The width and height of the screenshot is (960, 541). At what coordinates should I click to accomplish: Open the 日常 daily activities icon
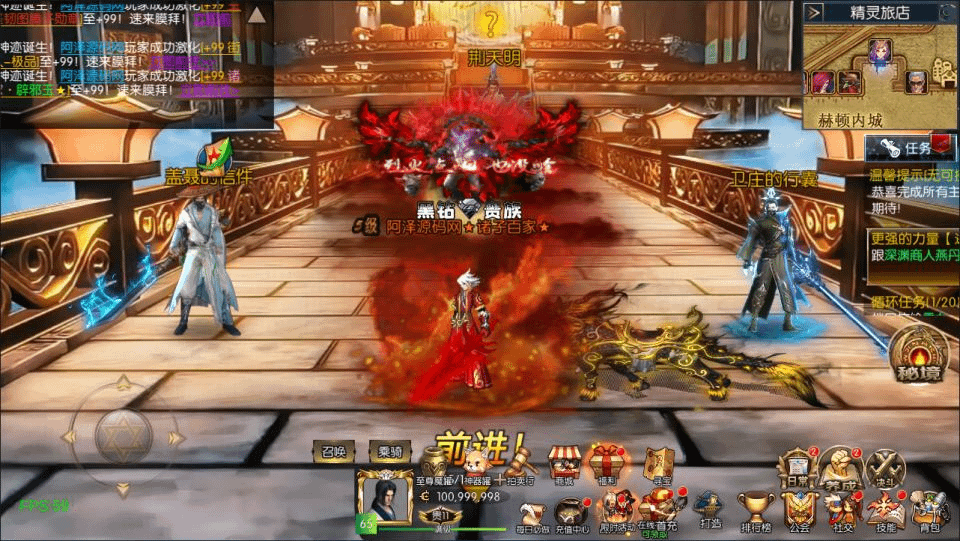(x=797, y=467)
